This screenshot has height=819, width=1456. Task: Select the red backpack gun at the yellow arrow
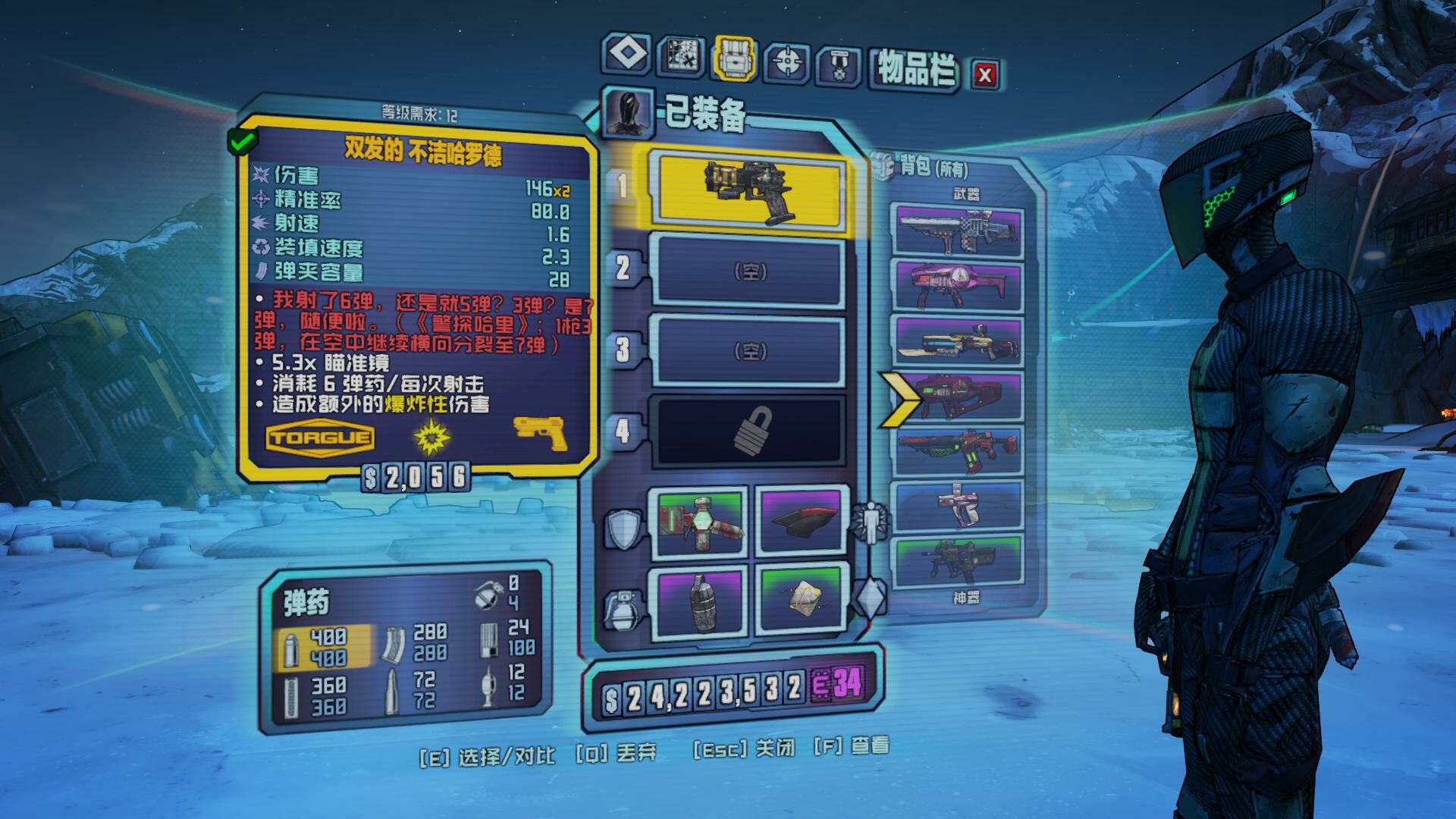pyautogui.click(x=959, y=396)
